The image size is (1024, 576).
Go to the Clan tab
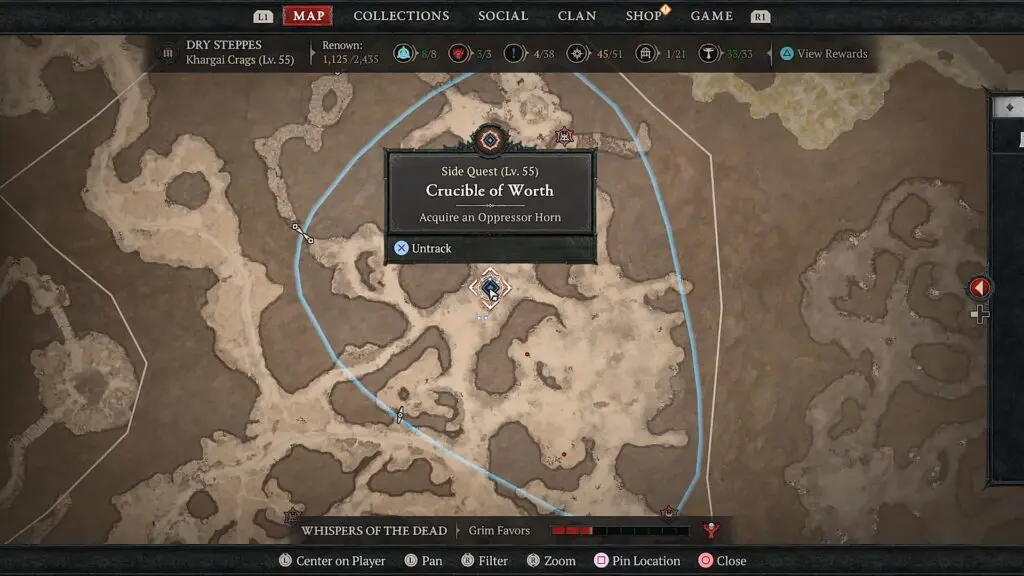(577, 16)
